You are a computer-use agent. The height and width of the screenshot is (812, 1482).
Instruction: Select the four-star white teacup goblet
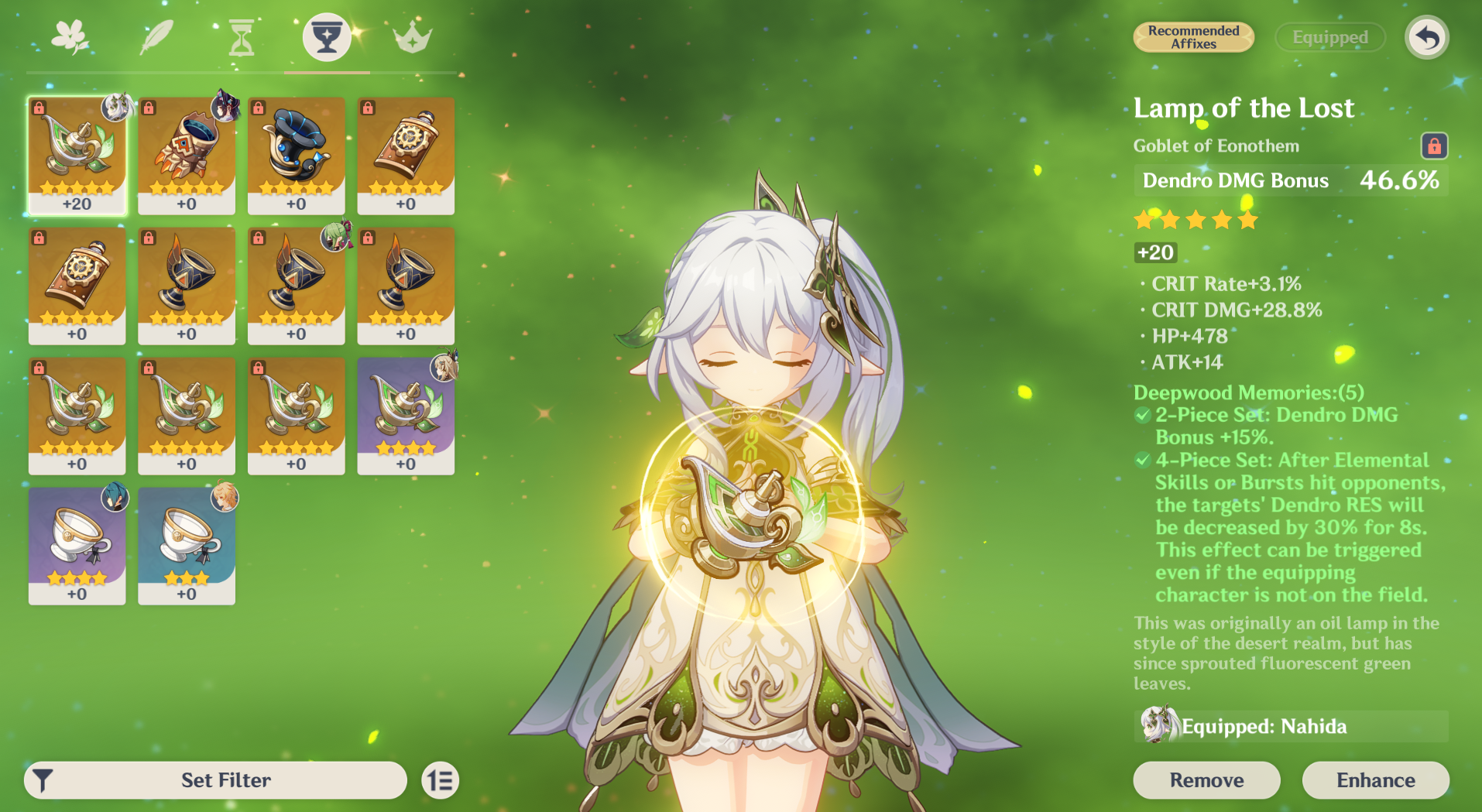coord(77,545)
